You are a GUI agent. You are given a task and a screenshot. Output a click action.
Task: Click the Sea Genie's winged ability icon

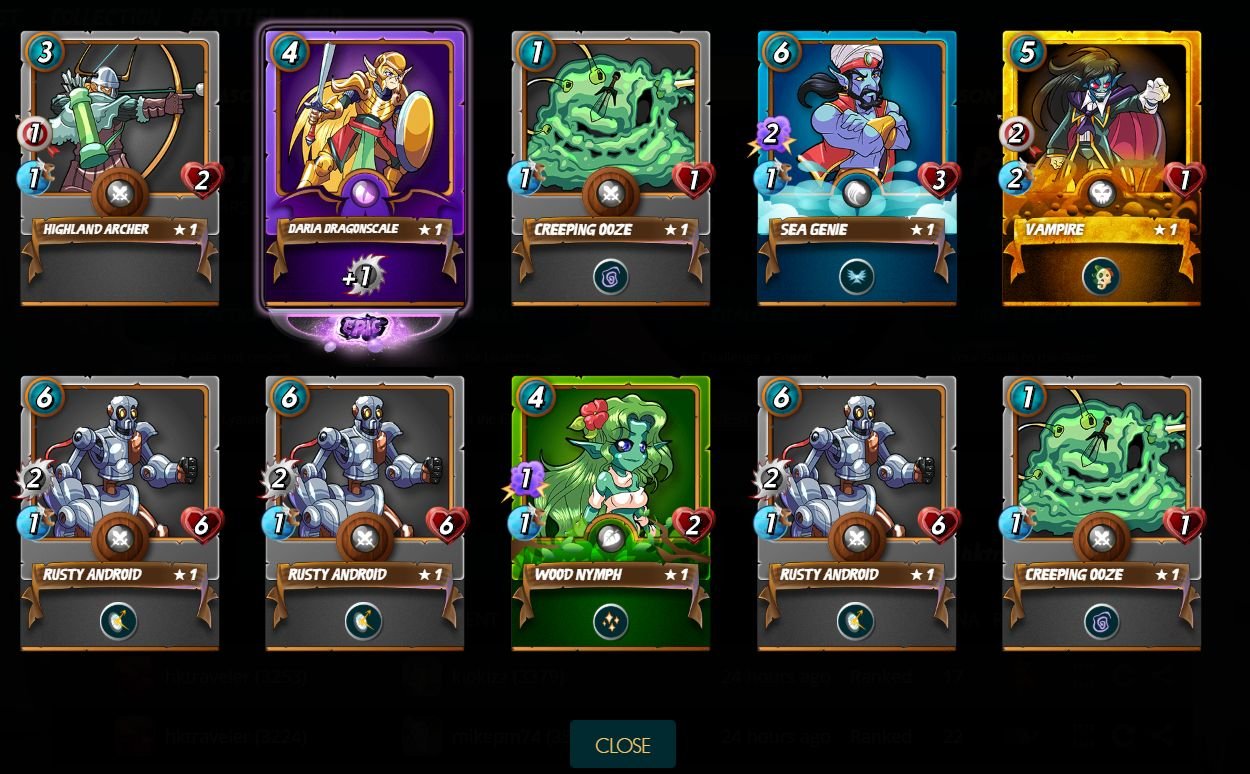coord(856,277)
